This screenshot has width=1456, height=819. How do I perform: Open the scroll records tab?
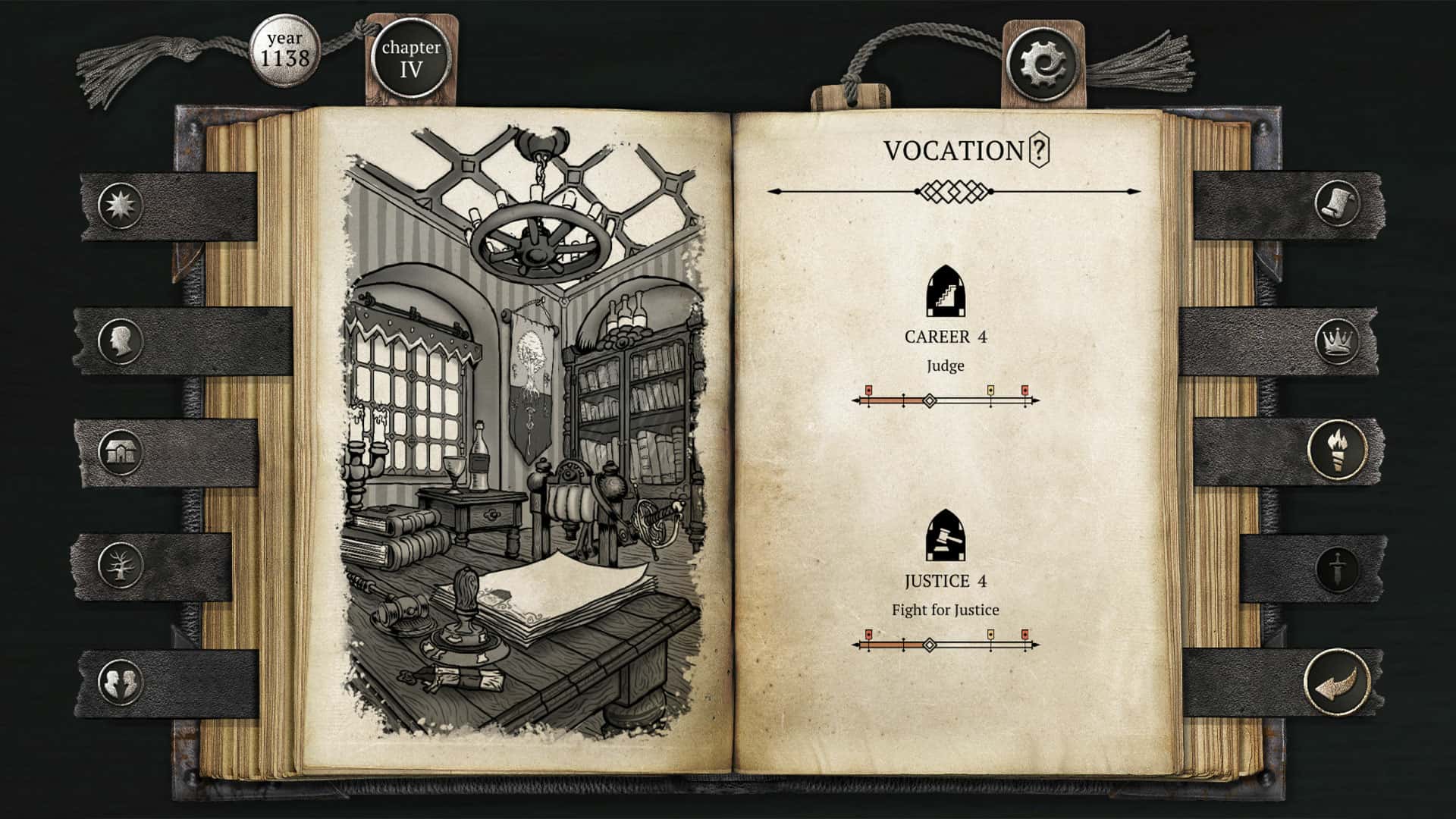(1338, 203)
